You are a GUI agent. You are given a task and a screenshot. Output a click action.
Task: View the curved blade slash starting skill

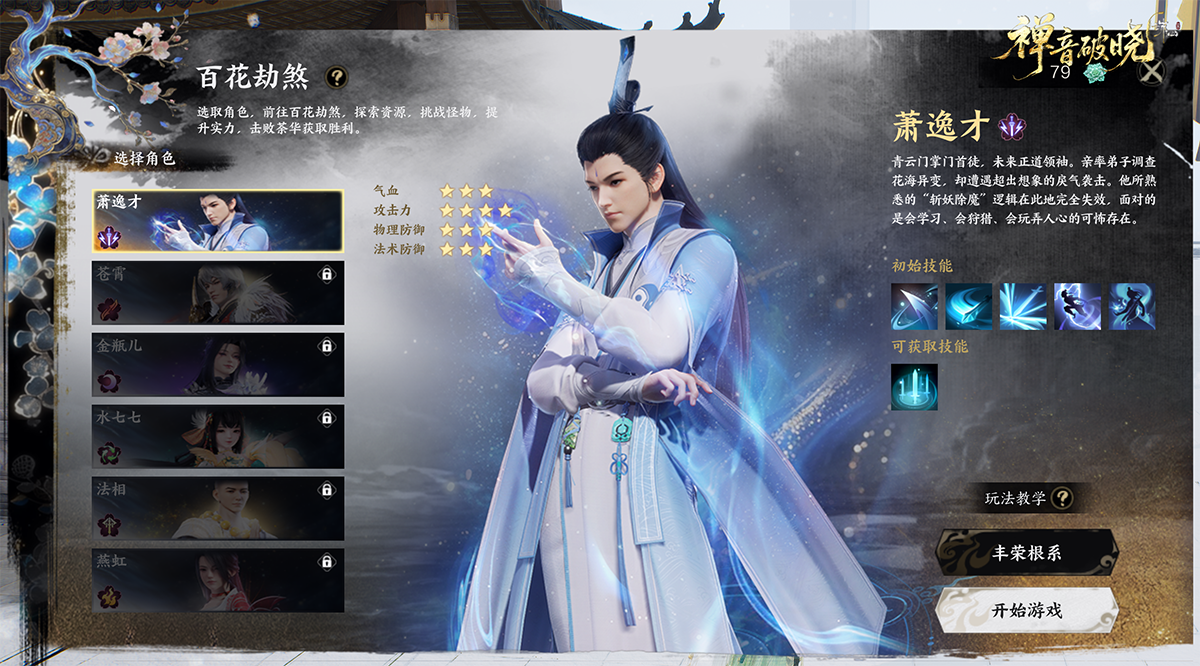914,307
